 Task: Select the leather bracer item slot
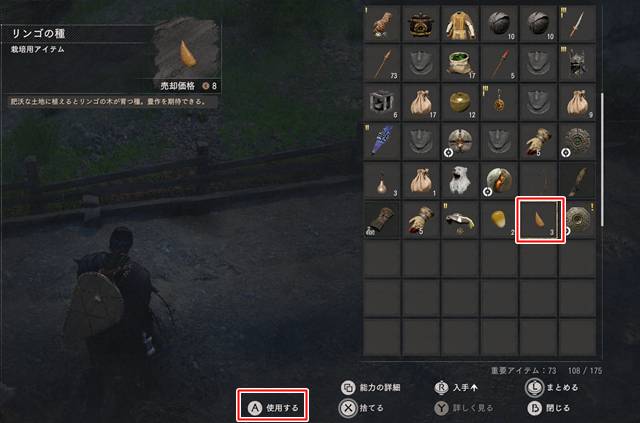point(381,220)
